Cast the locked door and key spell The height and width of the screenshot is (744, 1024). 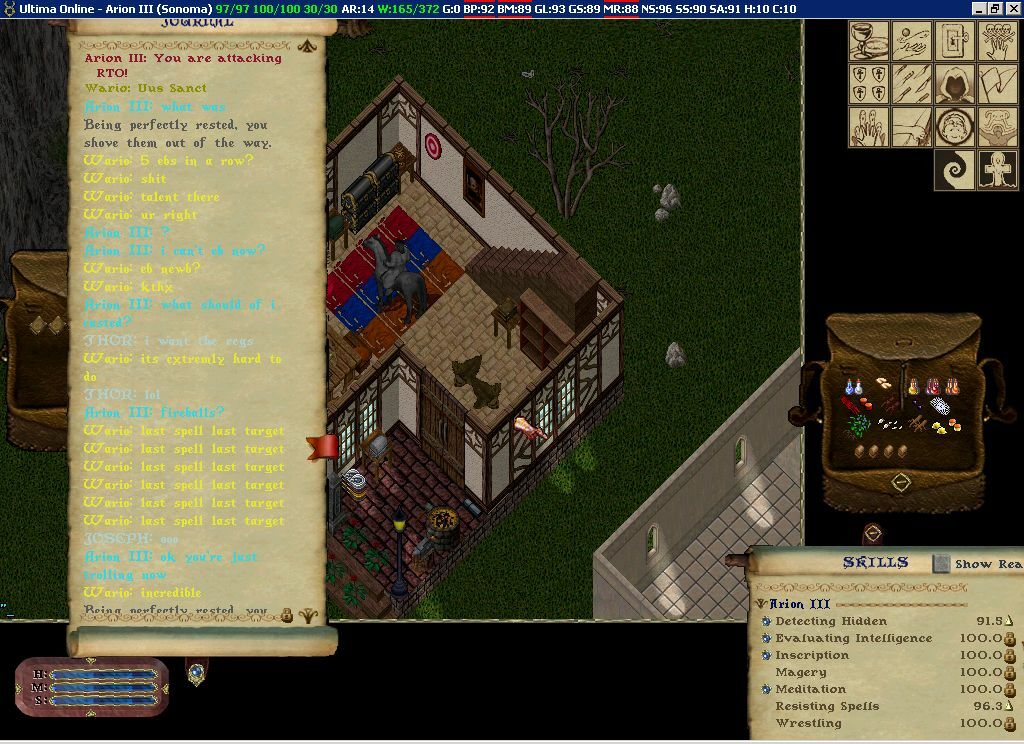click(x=954, y=41)
